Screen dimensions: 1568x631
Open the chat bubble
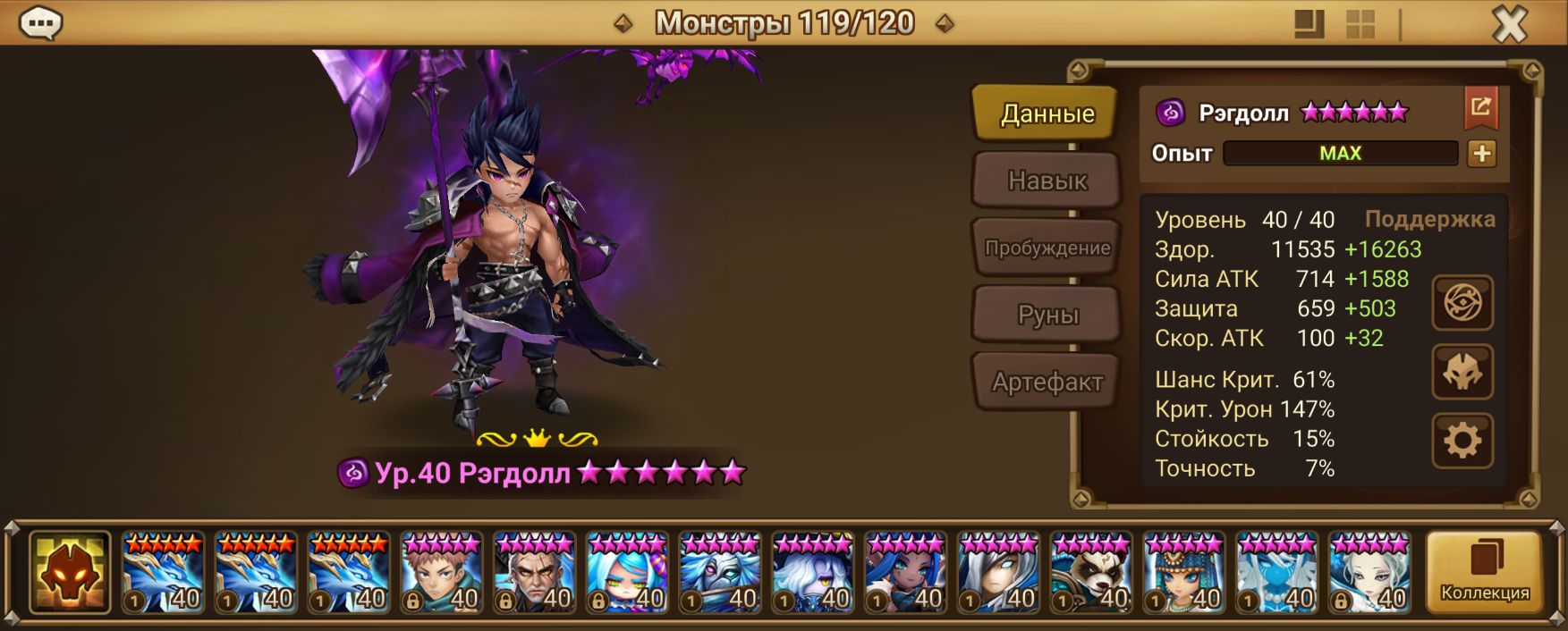40,23
